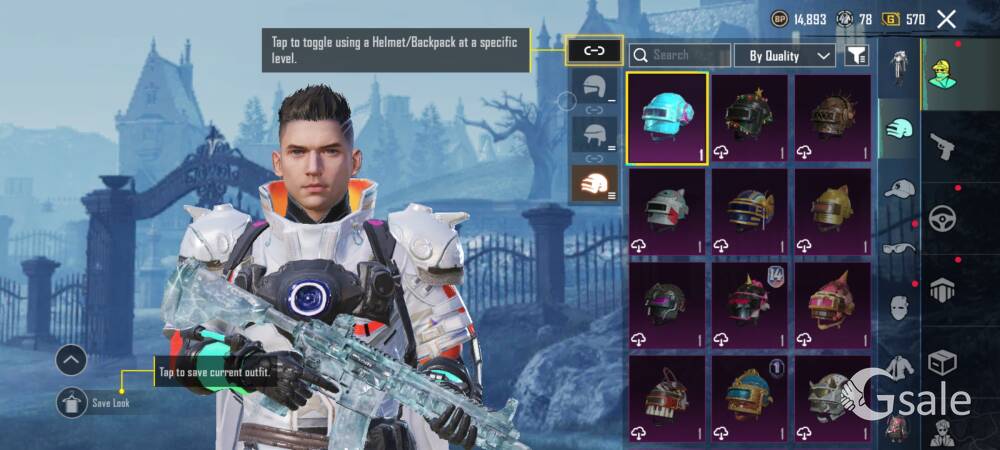Open the glasses accessory tab
This screenshot has width=1000, height=450.
pos(899,248)
